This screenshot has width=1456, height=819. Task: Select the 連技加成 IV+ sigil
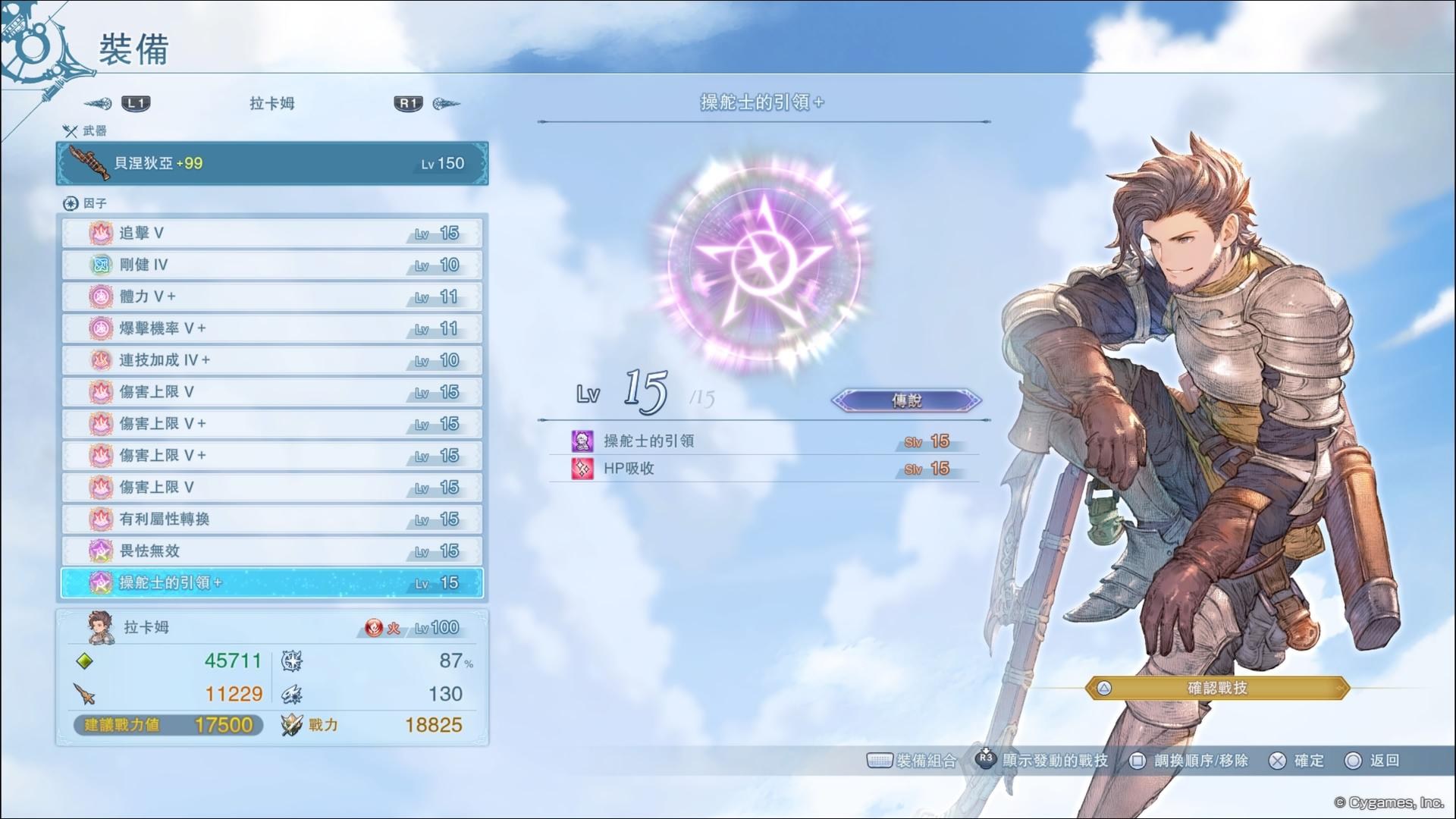tap(271, 360)
